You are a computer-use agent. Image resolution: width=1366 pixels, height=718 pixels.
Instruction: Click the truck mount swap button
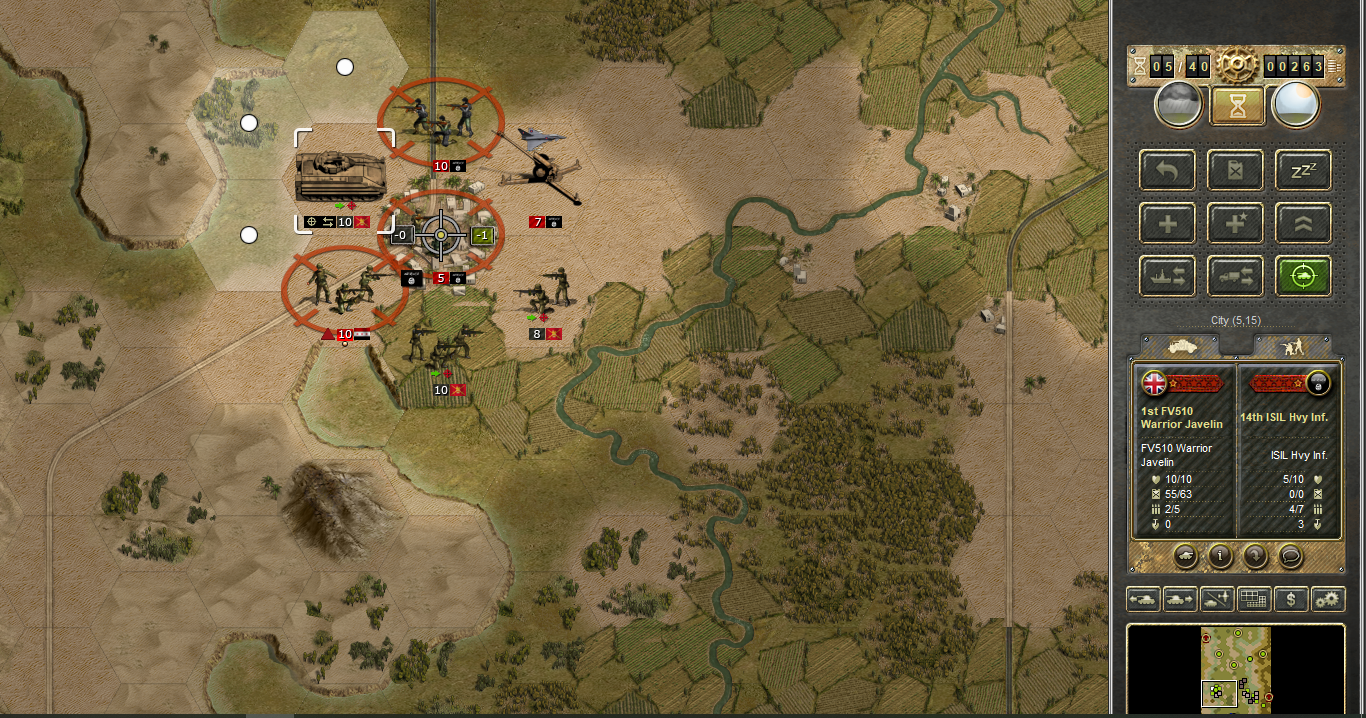point(1235,276)
